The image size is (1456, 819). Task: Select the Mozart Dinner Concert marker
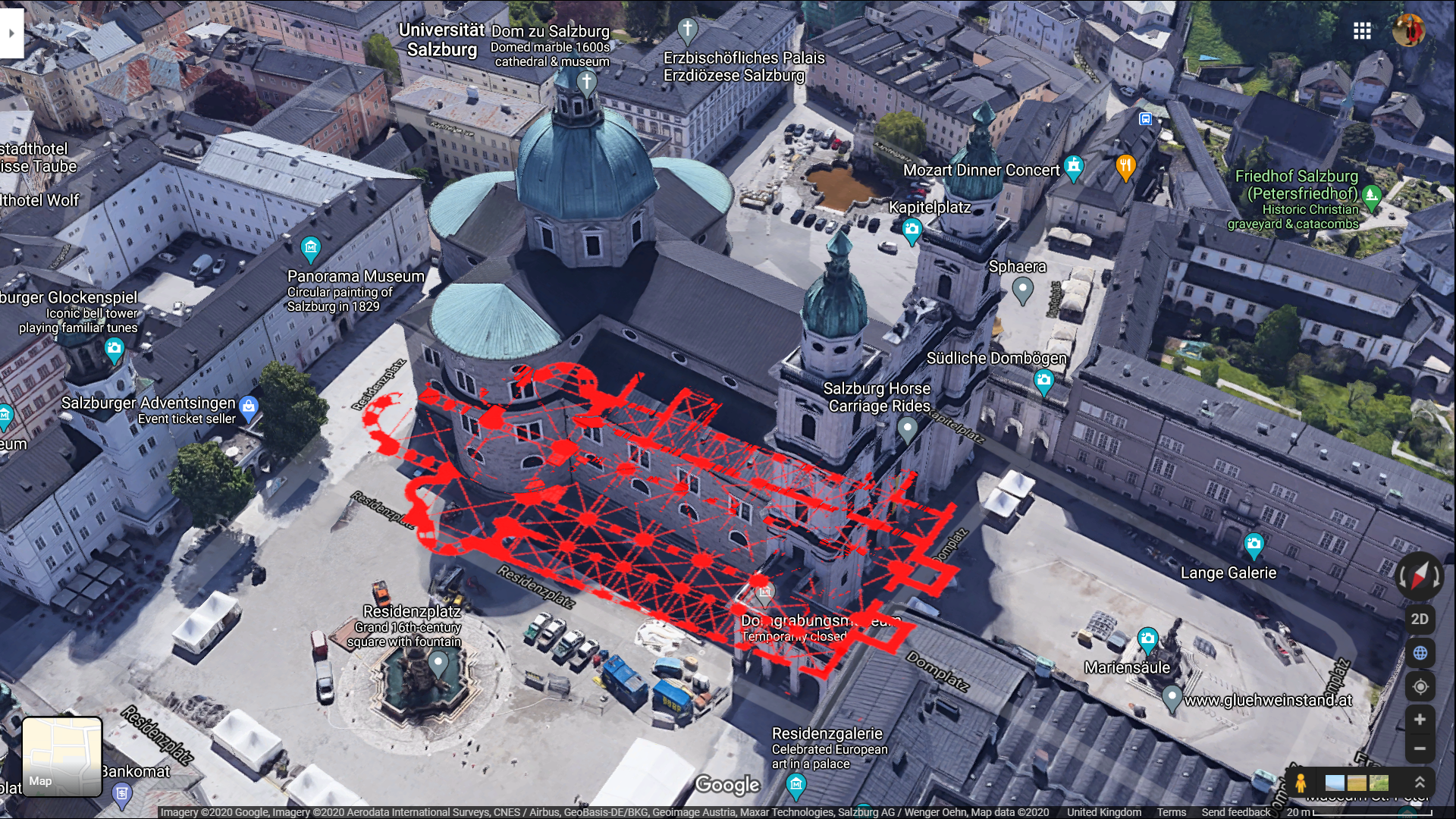tap(1073, 166)
